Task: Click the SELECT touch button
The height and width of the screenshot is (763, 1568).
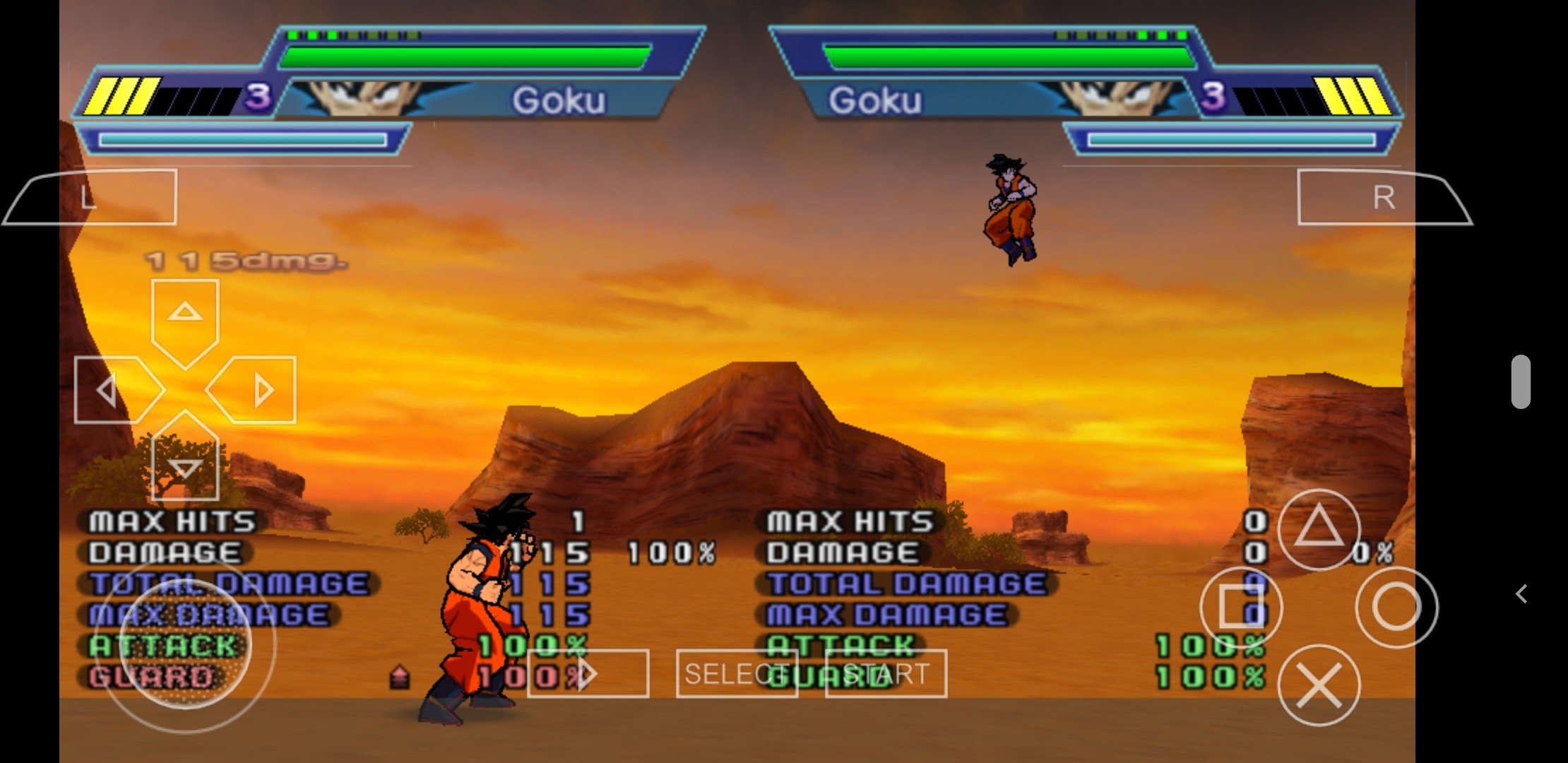Action: 737,673
